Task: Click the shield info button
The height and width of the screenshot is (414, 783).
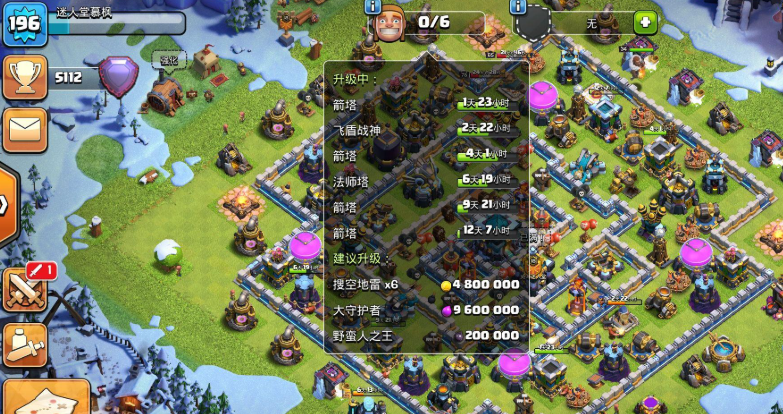Action: tap(519, 6)
